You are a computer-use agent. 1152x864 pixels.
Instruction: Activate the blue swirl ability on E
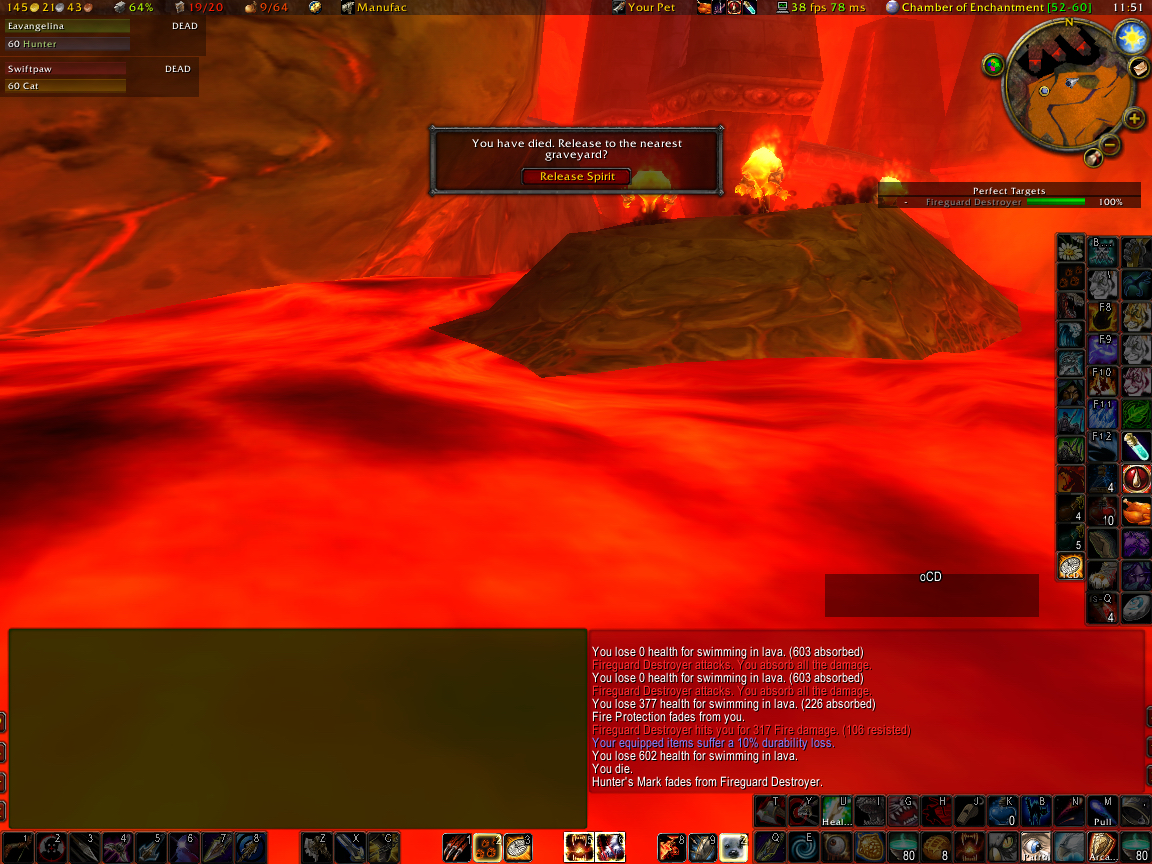pyautogui.click(x=802, y=847)
